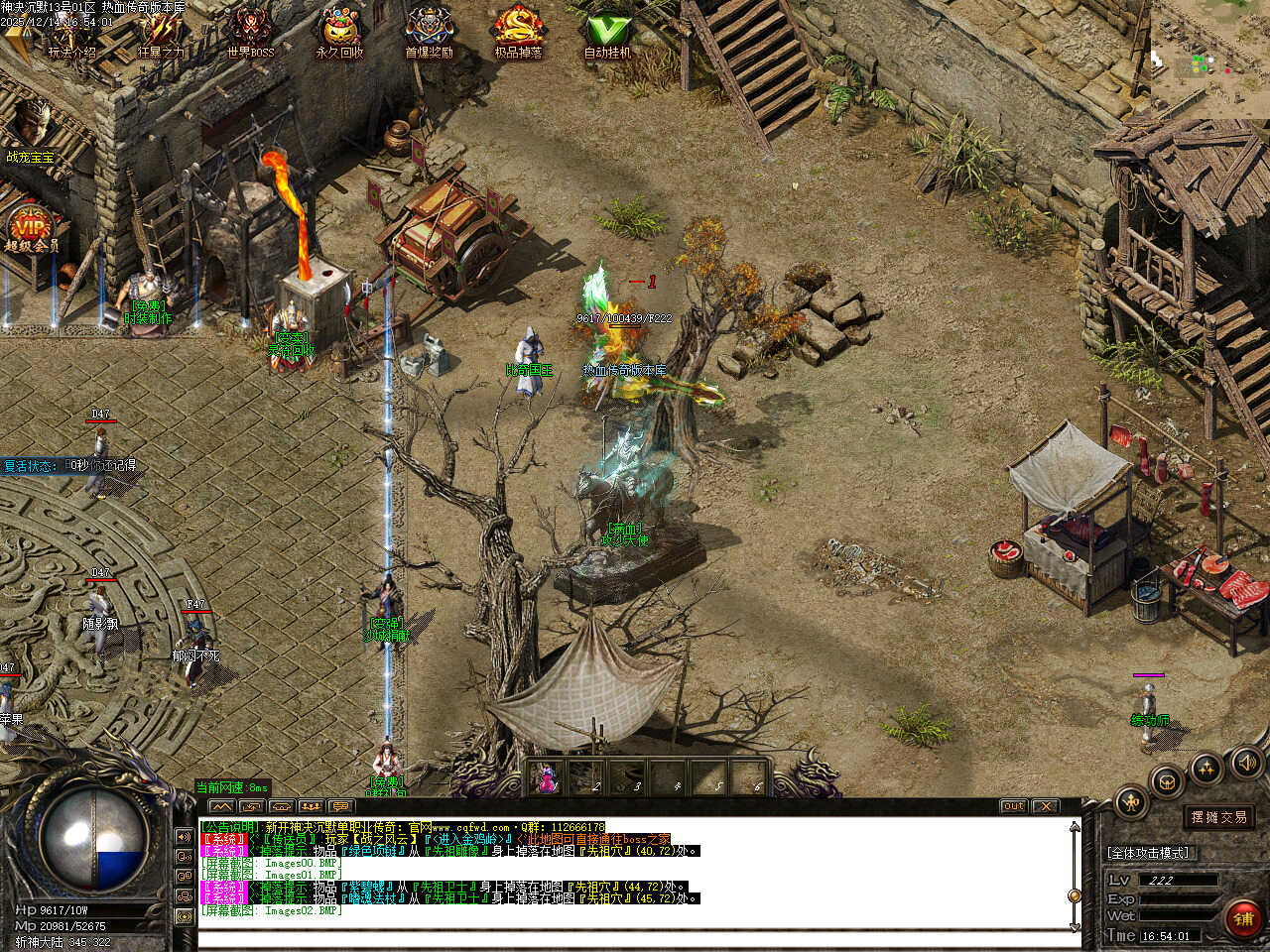Close the chat panel with X button

1045,806
